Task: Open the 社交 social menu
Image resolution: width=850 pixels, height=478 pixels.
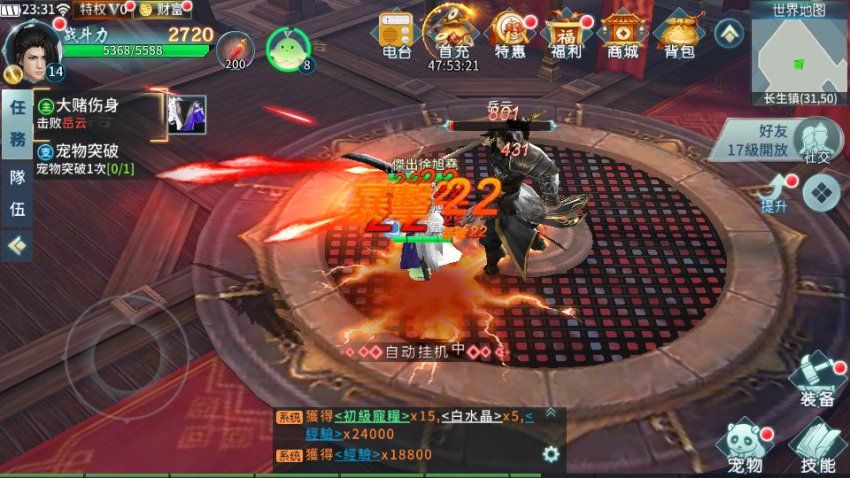Action: pos(818,140)
